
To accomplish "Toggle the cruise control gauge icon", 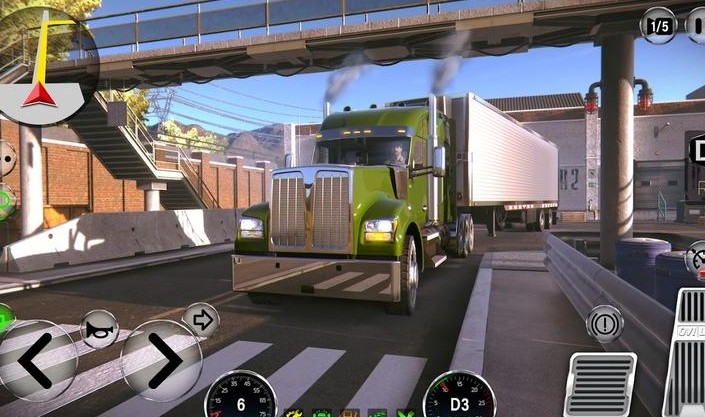I will click(x=697, y=260).
